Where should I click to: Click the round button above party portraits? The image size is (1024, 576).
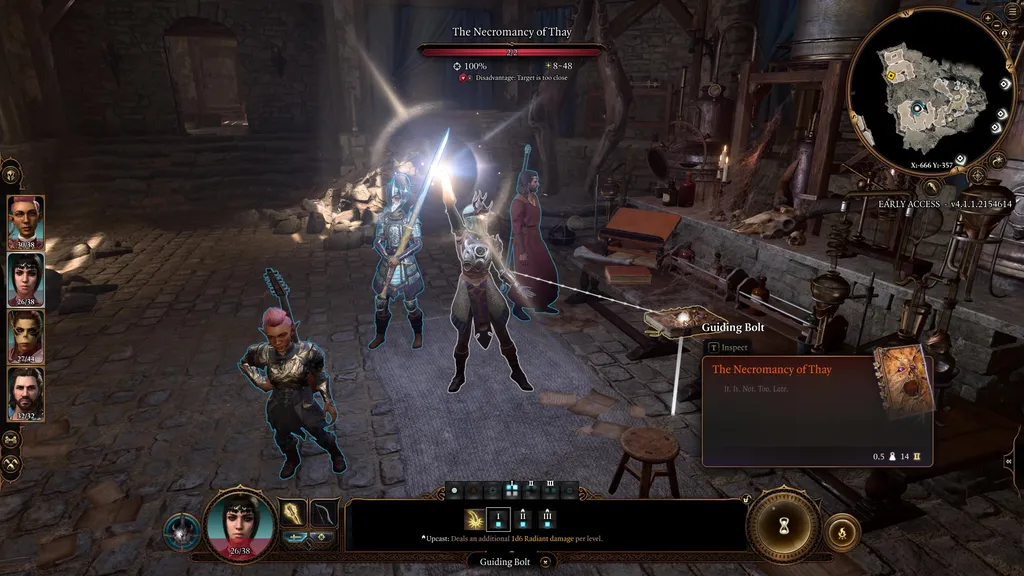[x=12, y=174]
